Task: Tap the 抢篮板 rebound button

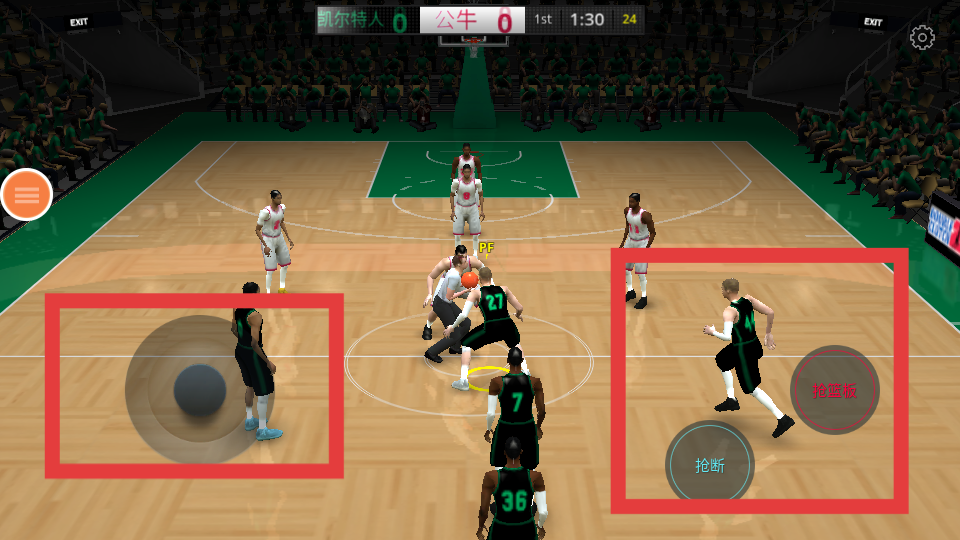Action: click(834, 390)
